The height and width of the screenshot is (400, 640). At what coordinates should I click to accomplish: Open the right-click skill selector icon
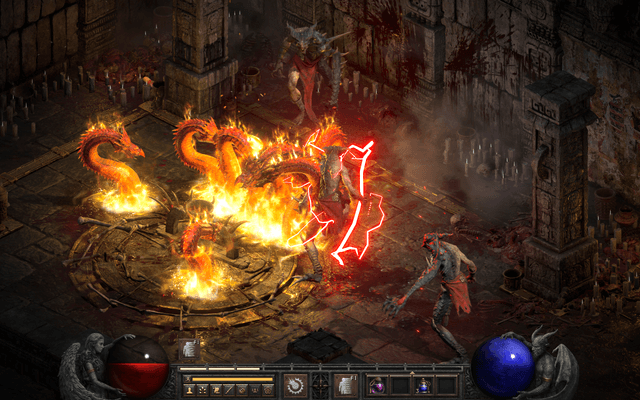(x=346, y=385)
